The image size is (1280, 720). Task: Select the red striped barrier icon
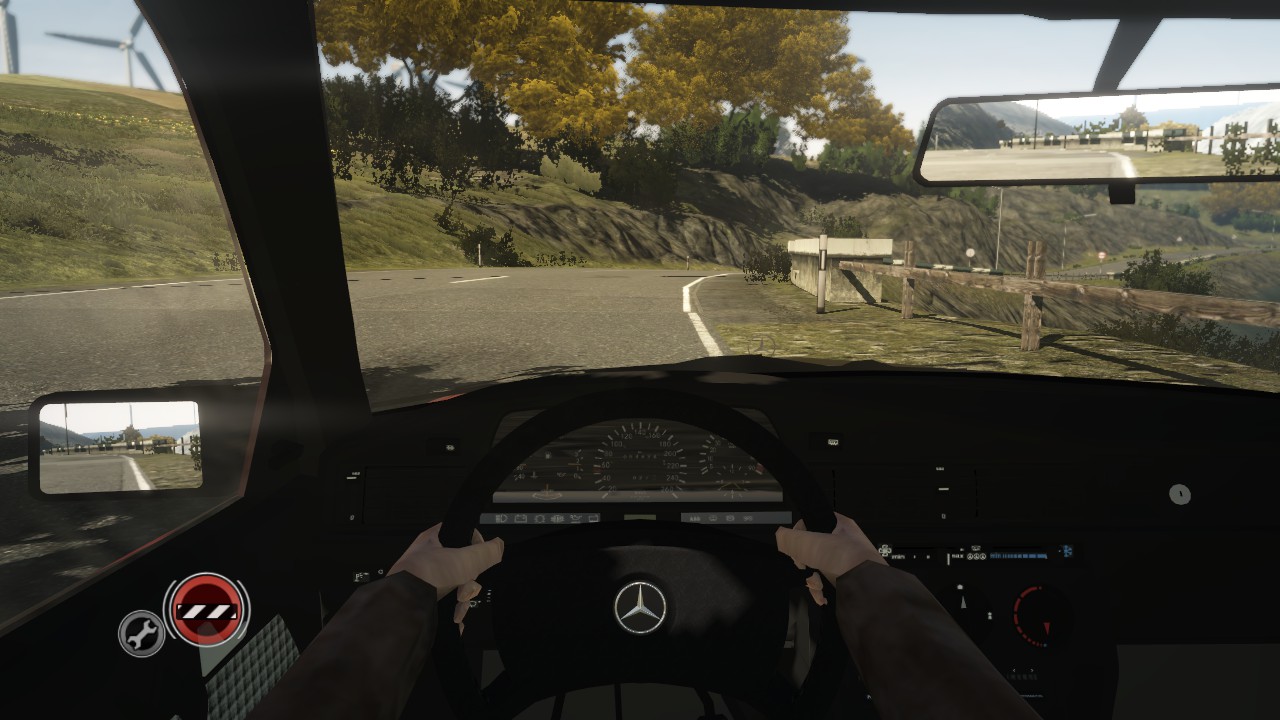tap(207, 609)
